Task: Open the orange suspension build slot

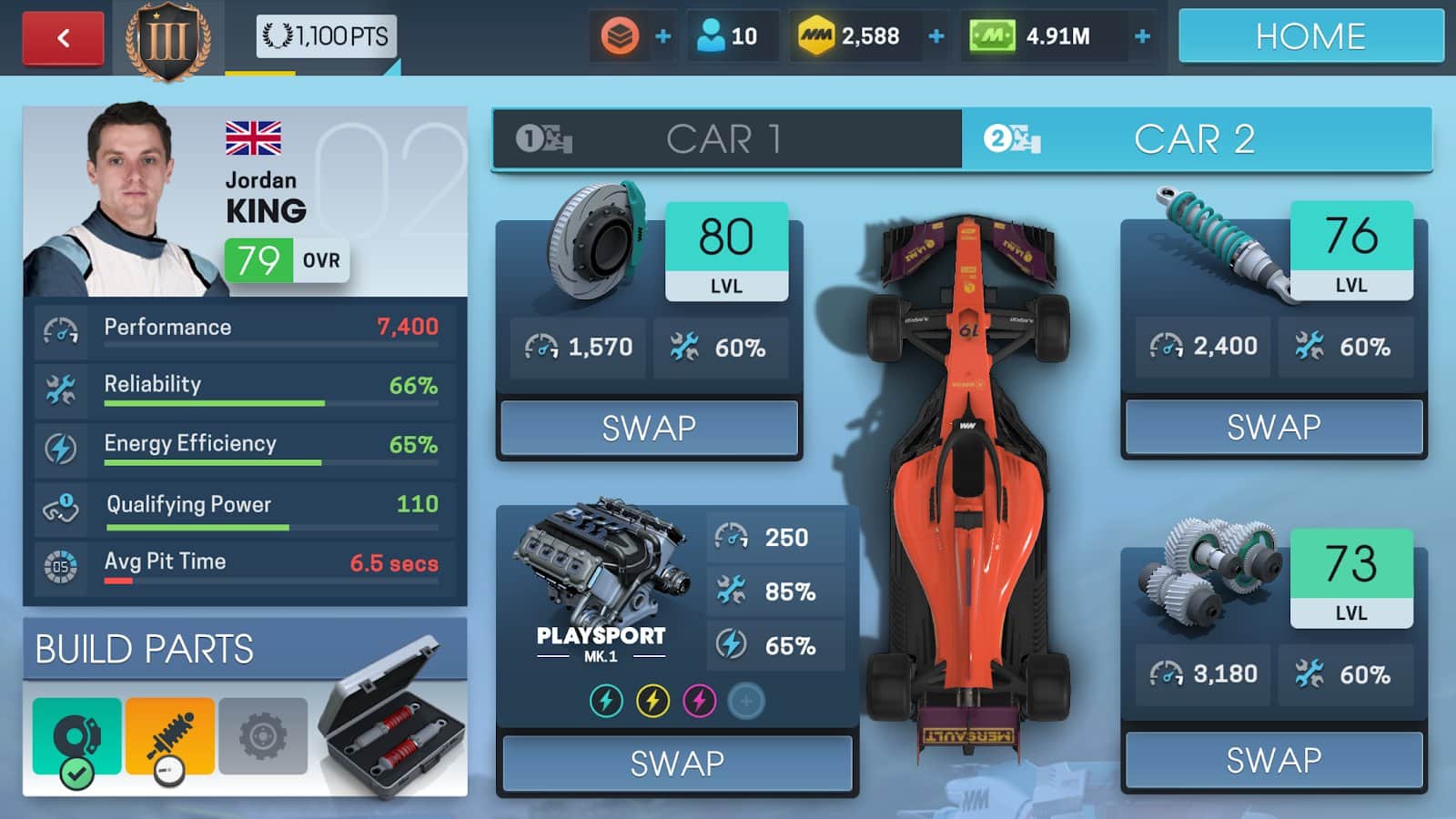Action: [x=170, y=736]
